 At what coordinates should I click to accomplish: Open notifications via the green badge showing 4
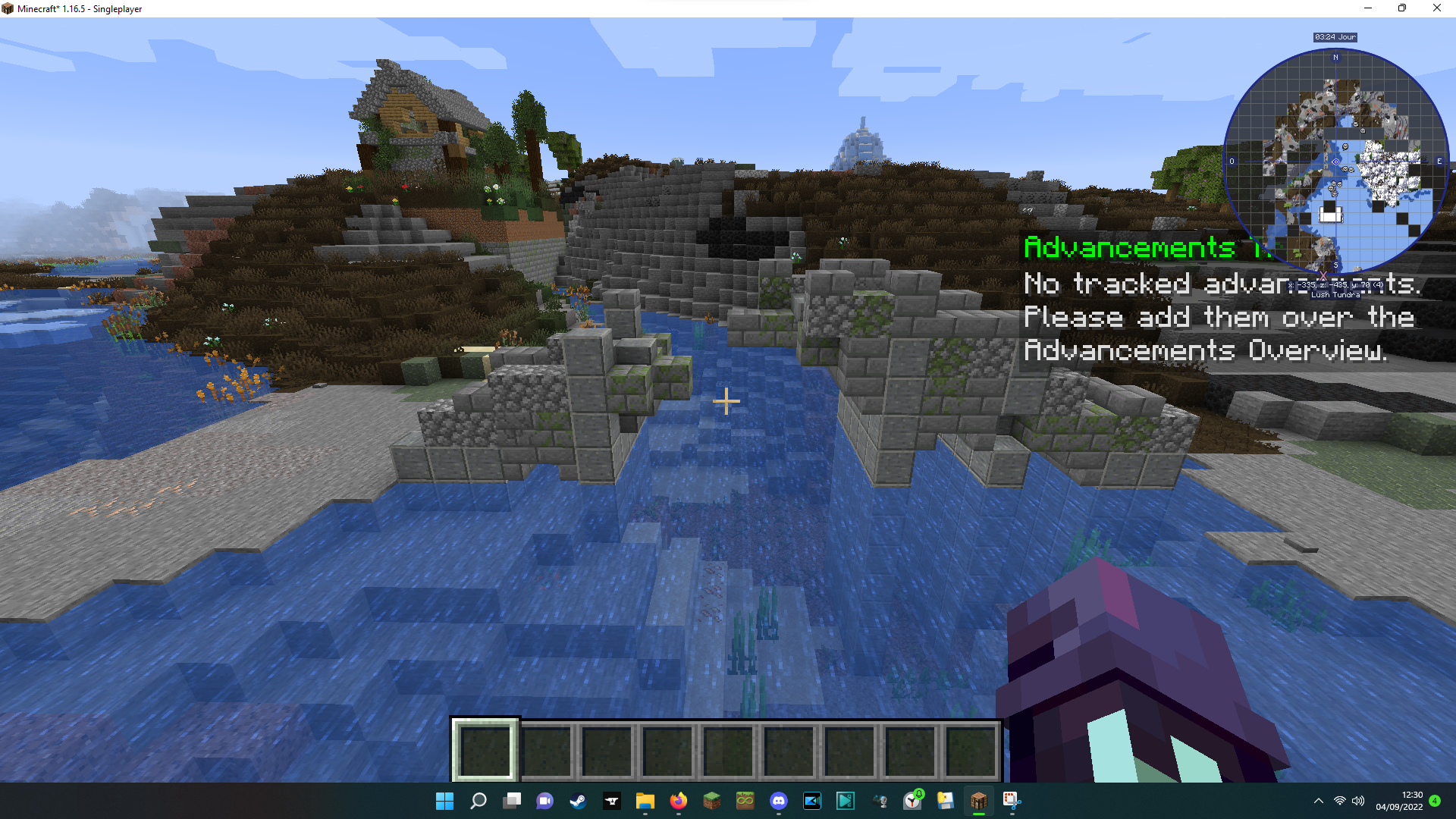(x=1435, y=801)
